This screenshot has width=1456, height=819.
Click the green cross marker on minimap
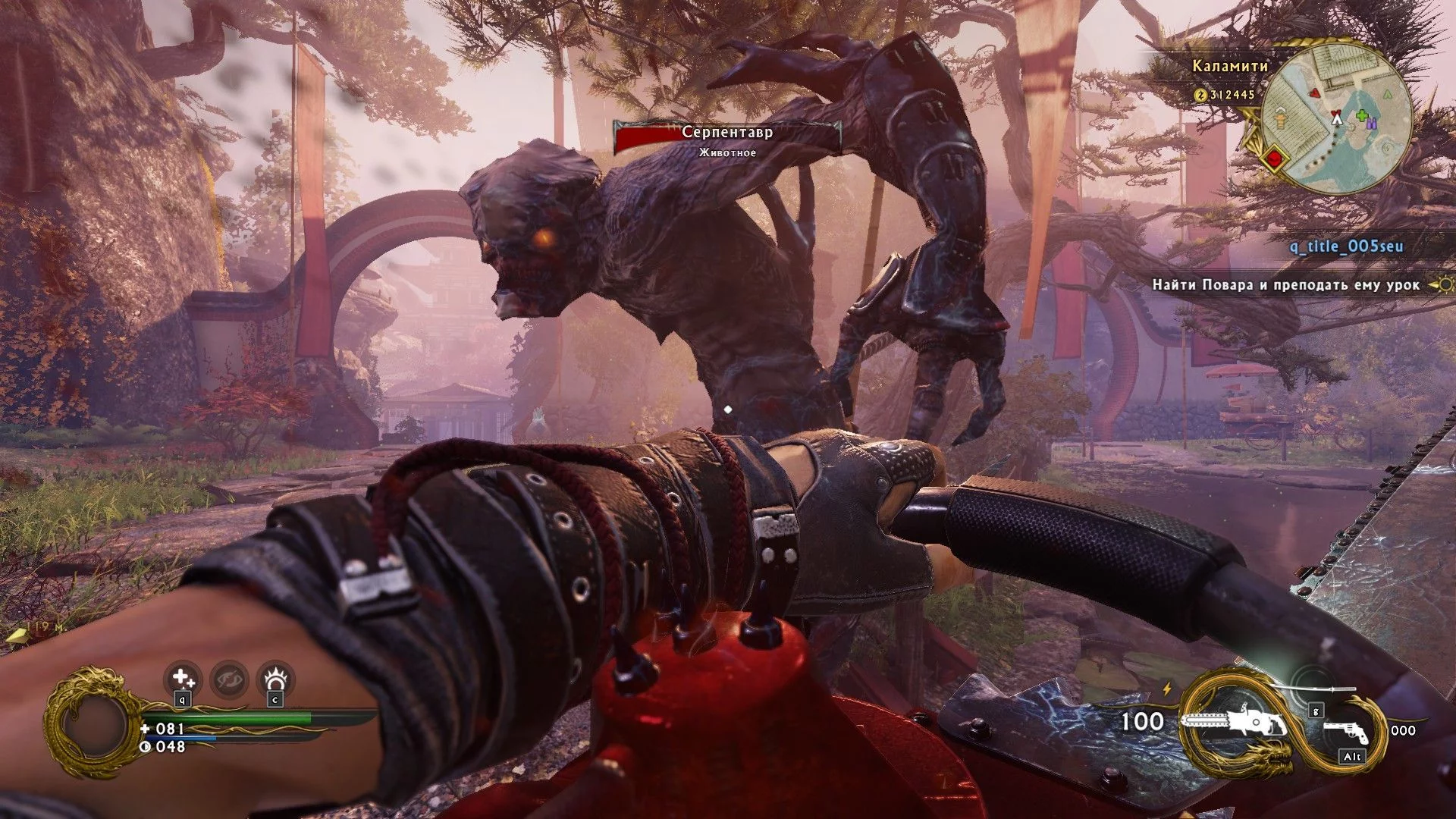click(1362, 117)
